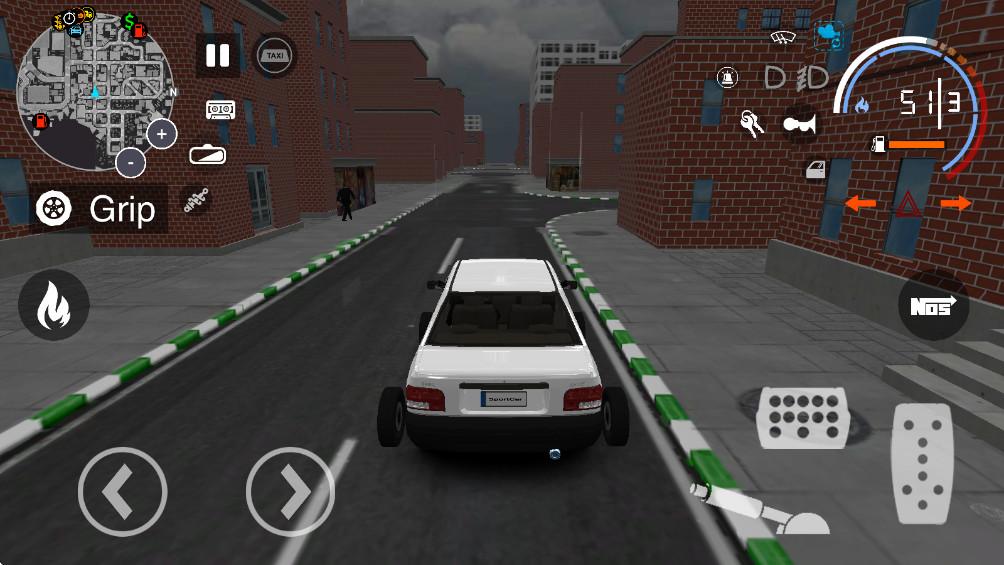This screenshot has width=1004, height=565.
Task: Toggle the windshield wipers
Action: pos(783,38)
